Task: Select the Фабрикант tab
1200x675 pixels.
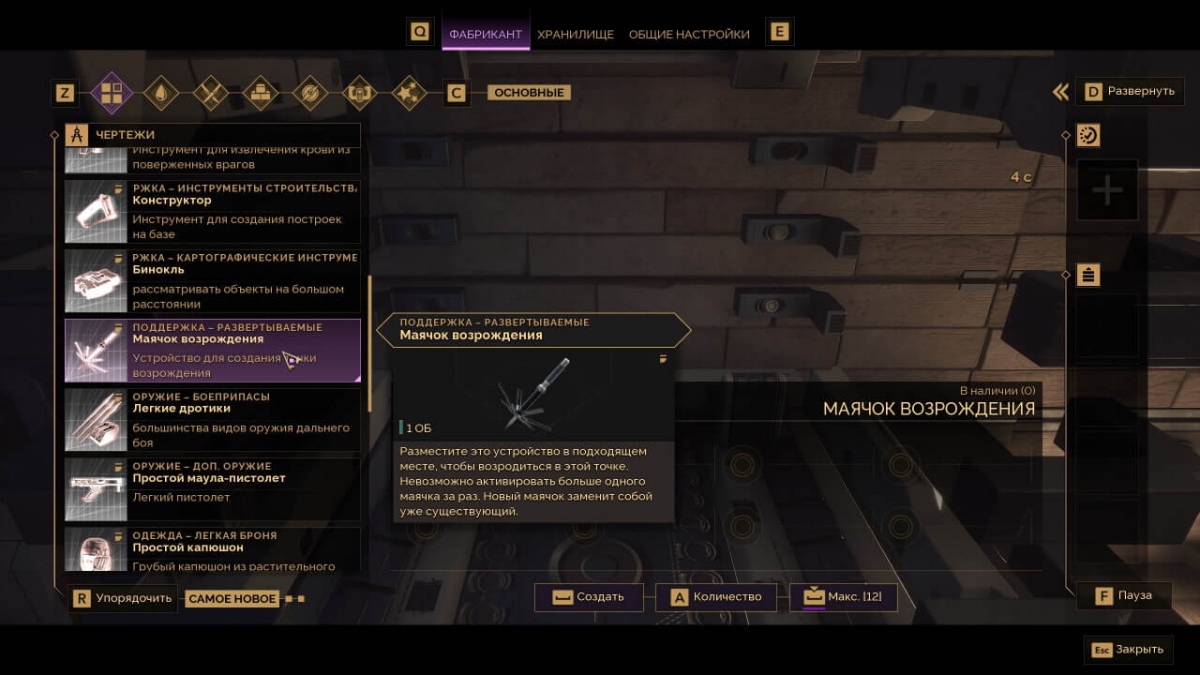Action: coord(485,34)
